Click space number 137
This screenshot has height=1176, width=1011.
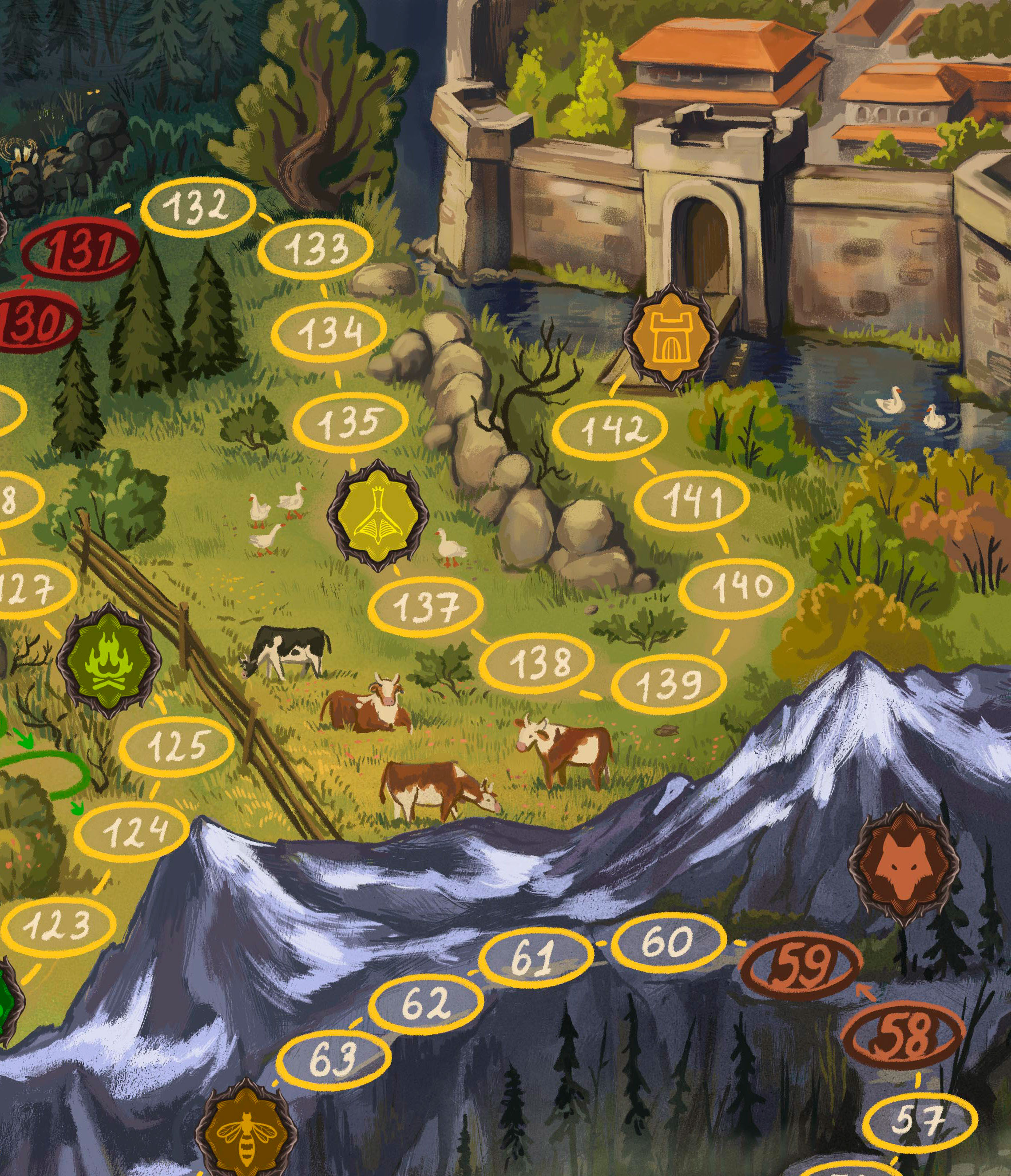[x=428, y=607]
